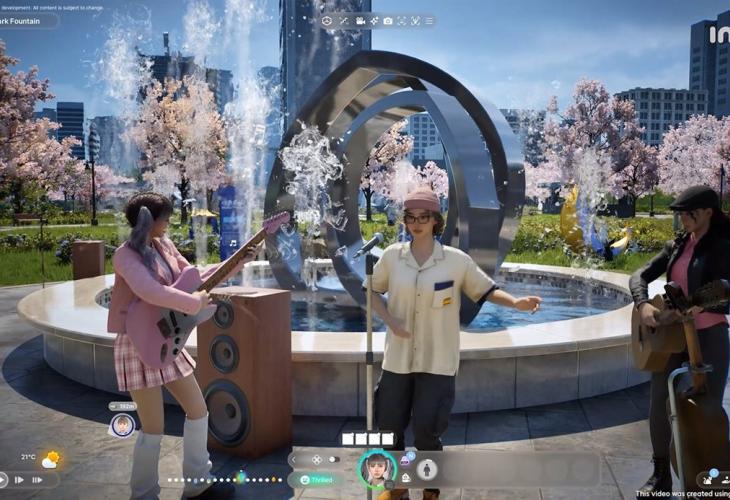The width and height of the screenshot is (730, 500).
Task: Click the sunny weather icon
Action: coord(50,459)
